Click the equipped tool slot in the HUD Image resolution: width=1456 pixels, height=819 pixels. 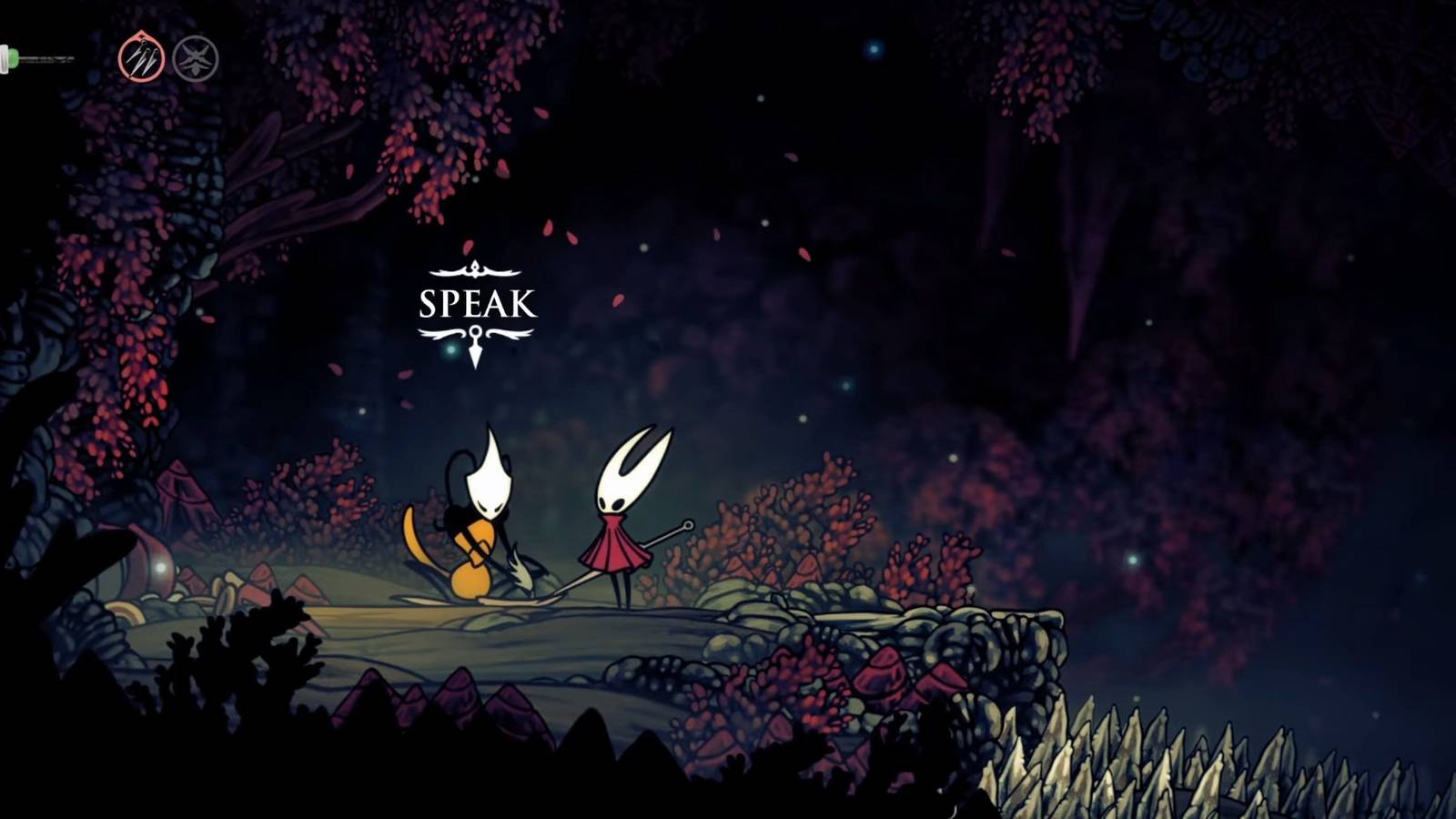(141, 57)
